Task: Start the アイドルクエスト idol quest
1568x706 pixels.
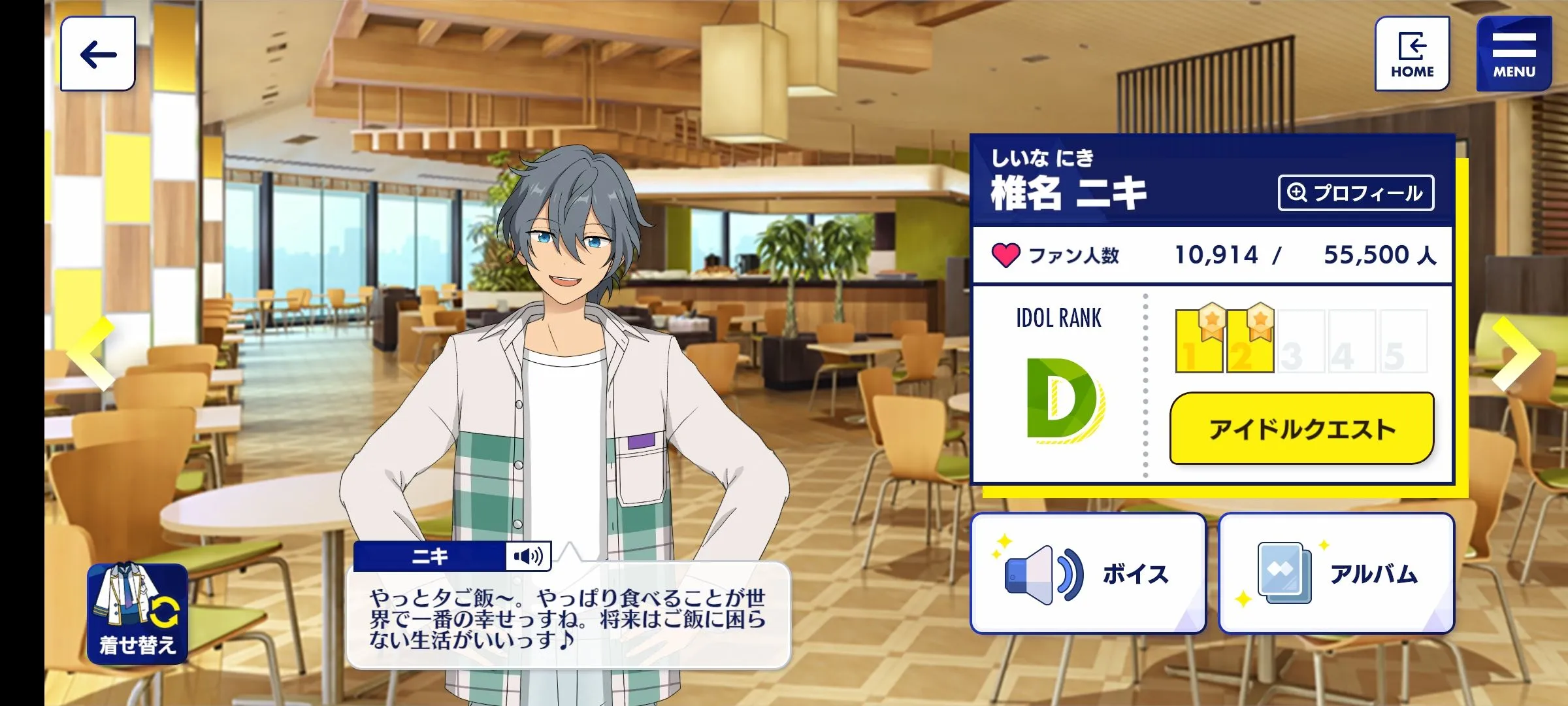Action: click(x=1301, y=429)
